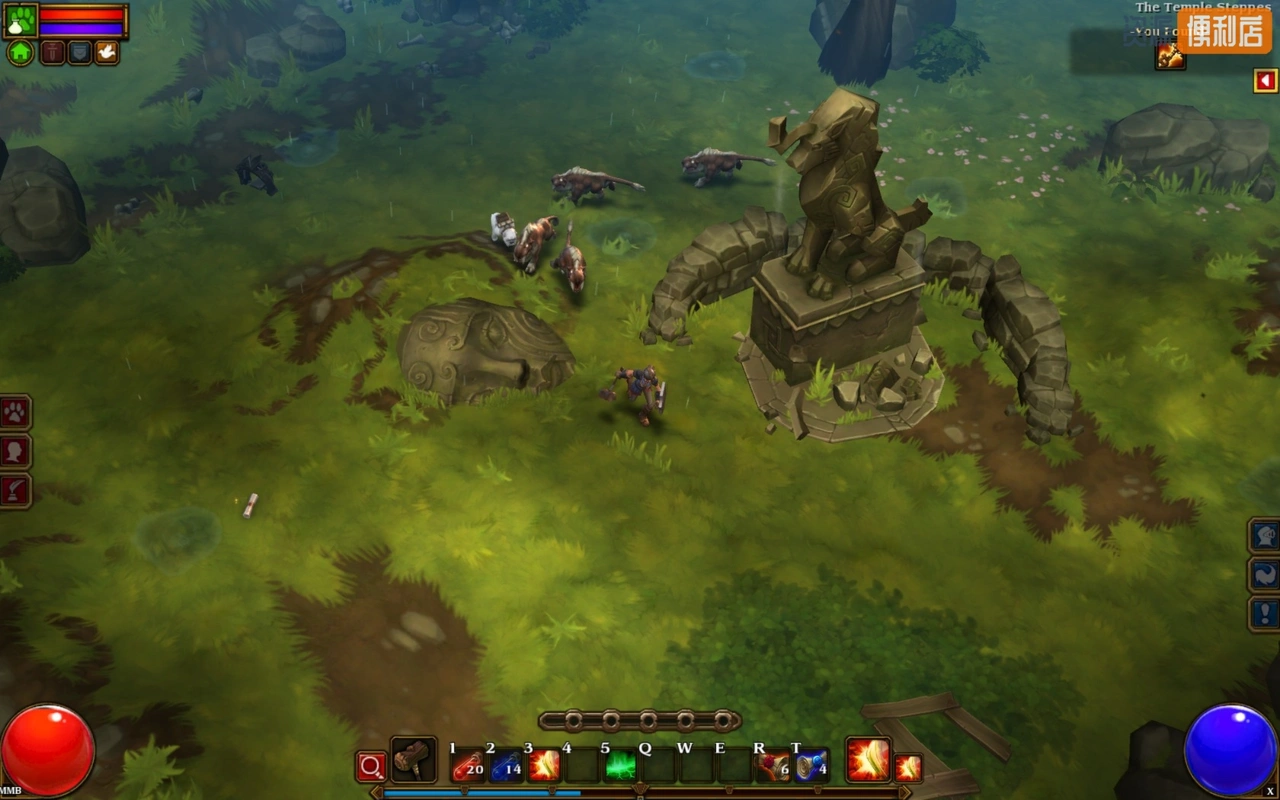Click the red magnifying glass button
Screen dimensions: 1280x800
pyautogui.click(x=371, y=767)
